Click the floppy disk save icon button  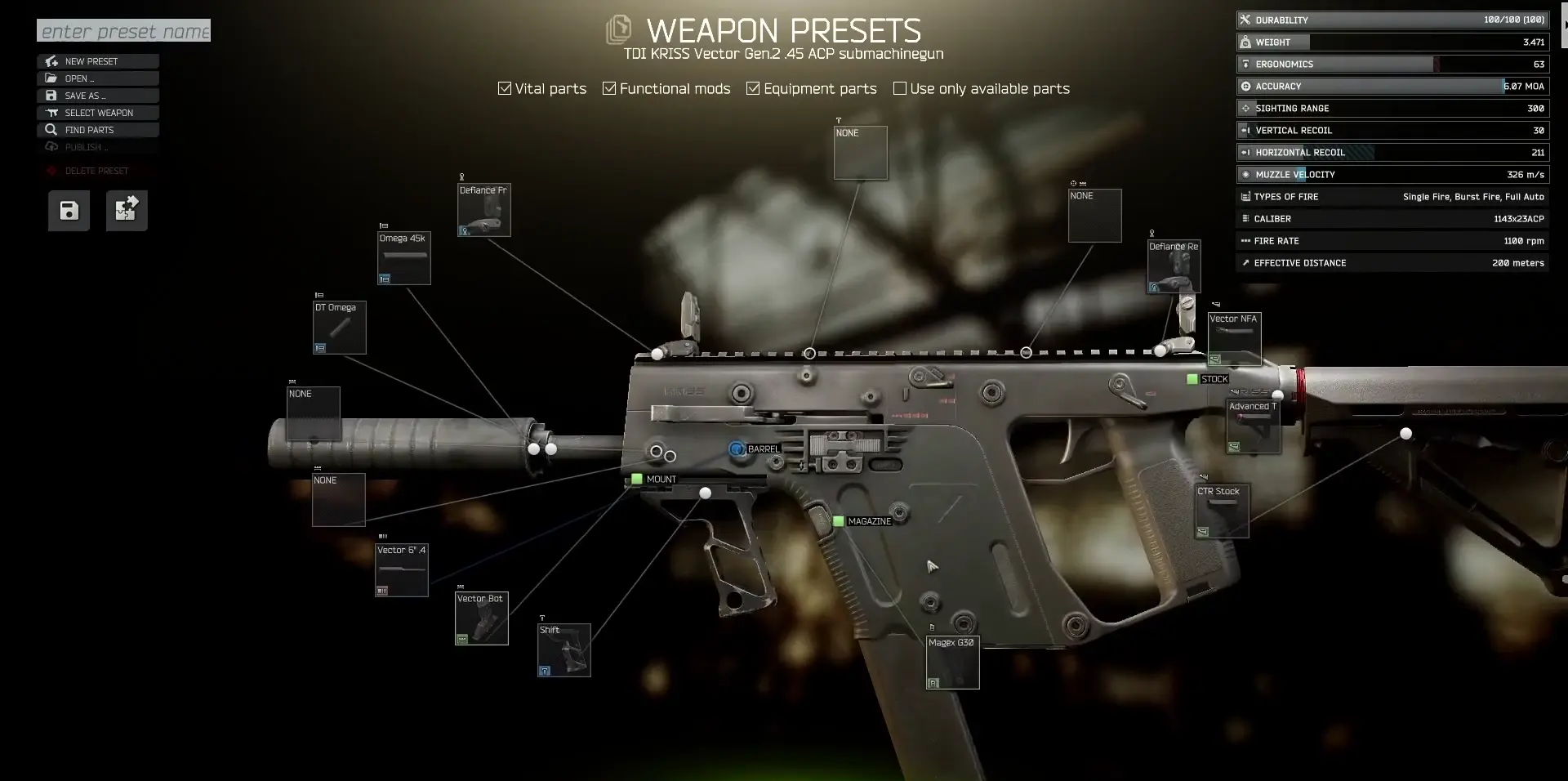click(69, 211)
